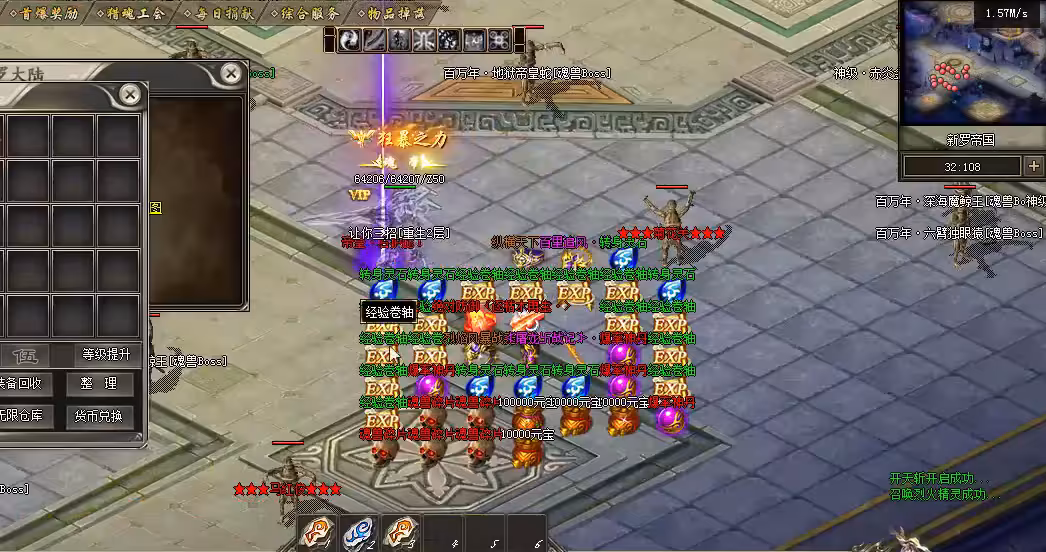Click the 等级提升 button
Viewport: 1046px width, 552px height.
(x=104, y=354)
